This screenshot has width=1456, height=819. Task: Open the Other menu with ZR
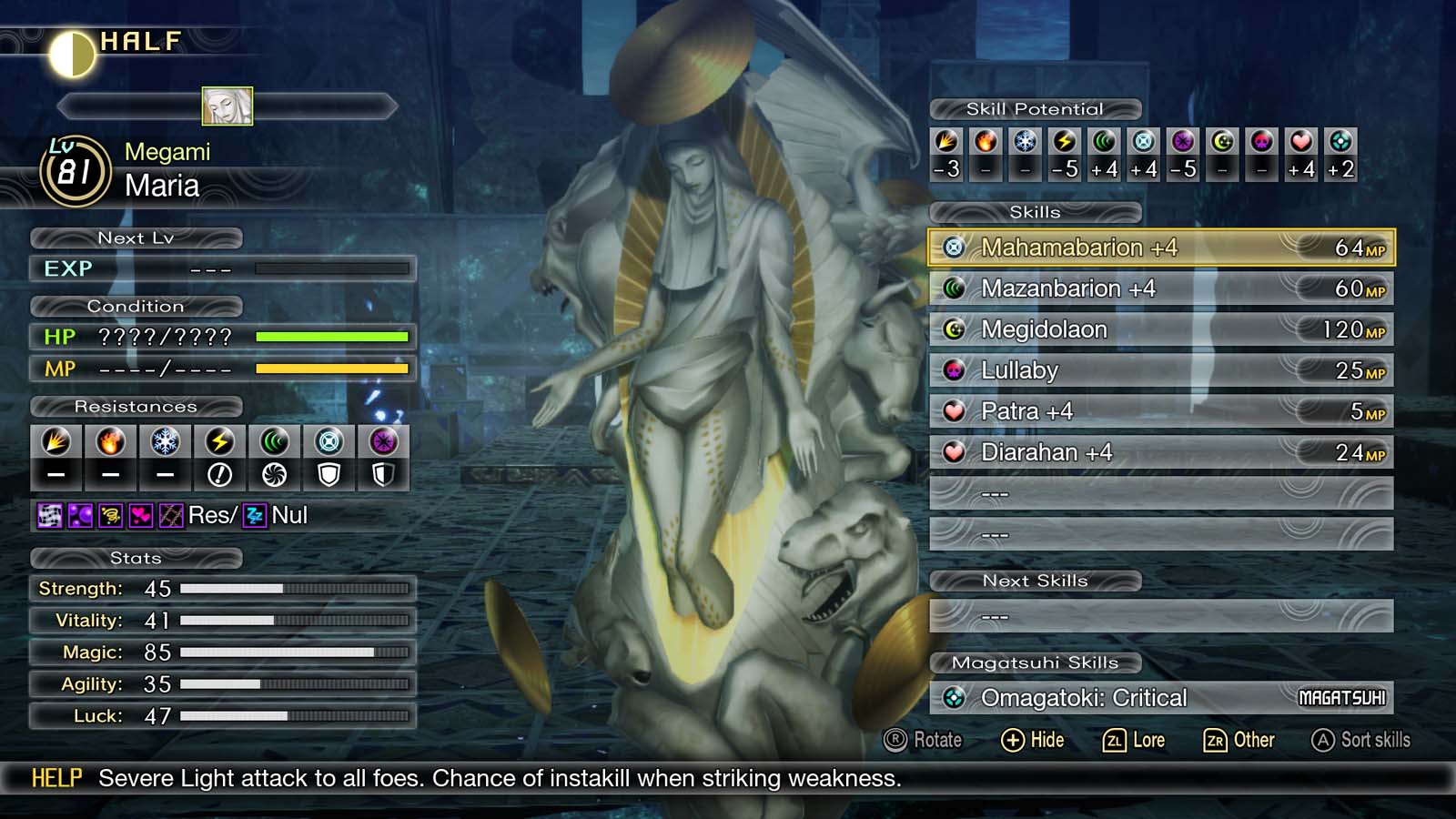tap(1240, 740)
